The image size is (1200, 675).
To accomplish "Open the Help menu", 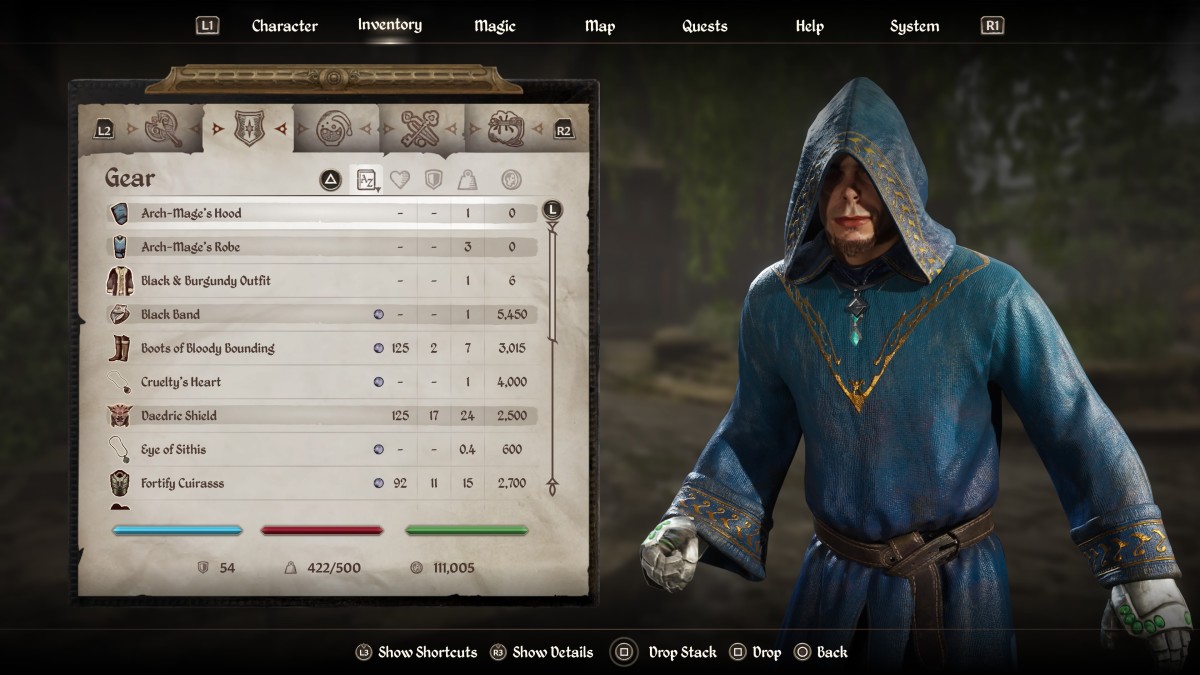I will [809, 26].
